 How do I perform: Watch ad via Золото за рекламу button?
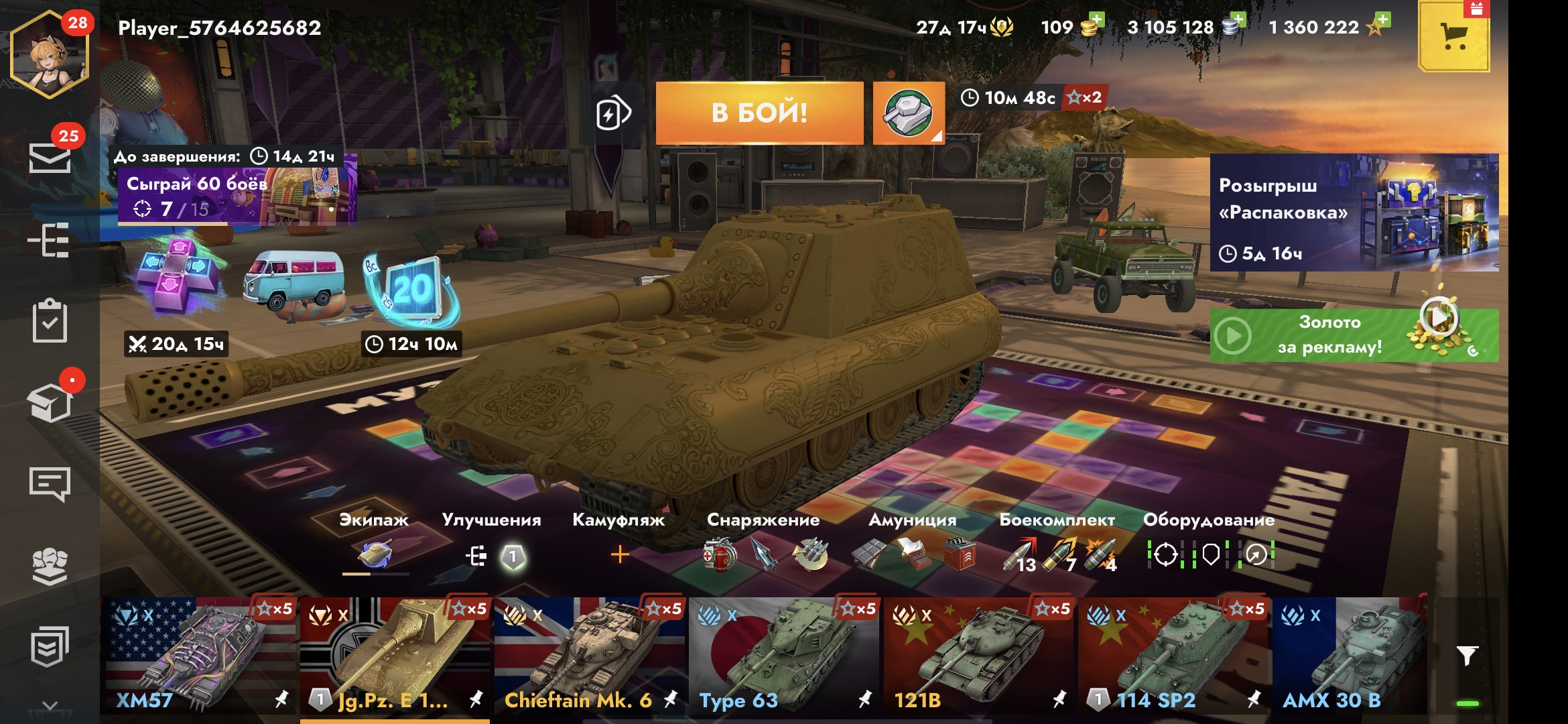click(x=1354, y=335)
